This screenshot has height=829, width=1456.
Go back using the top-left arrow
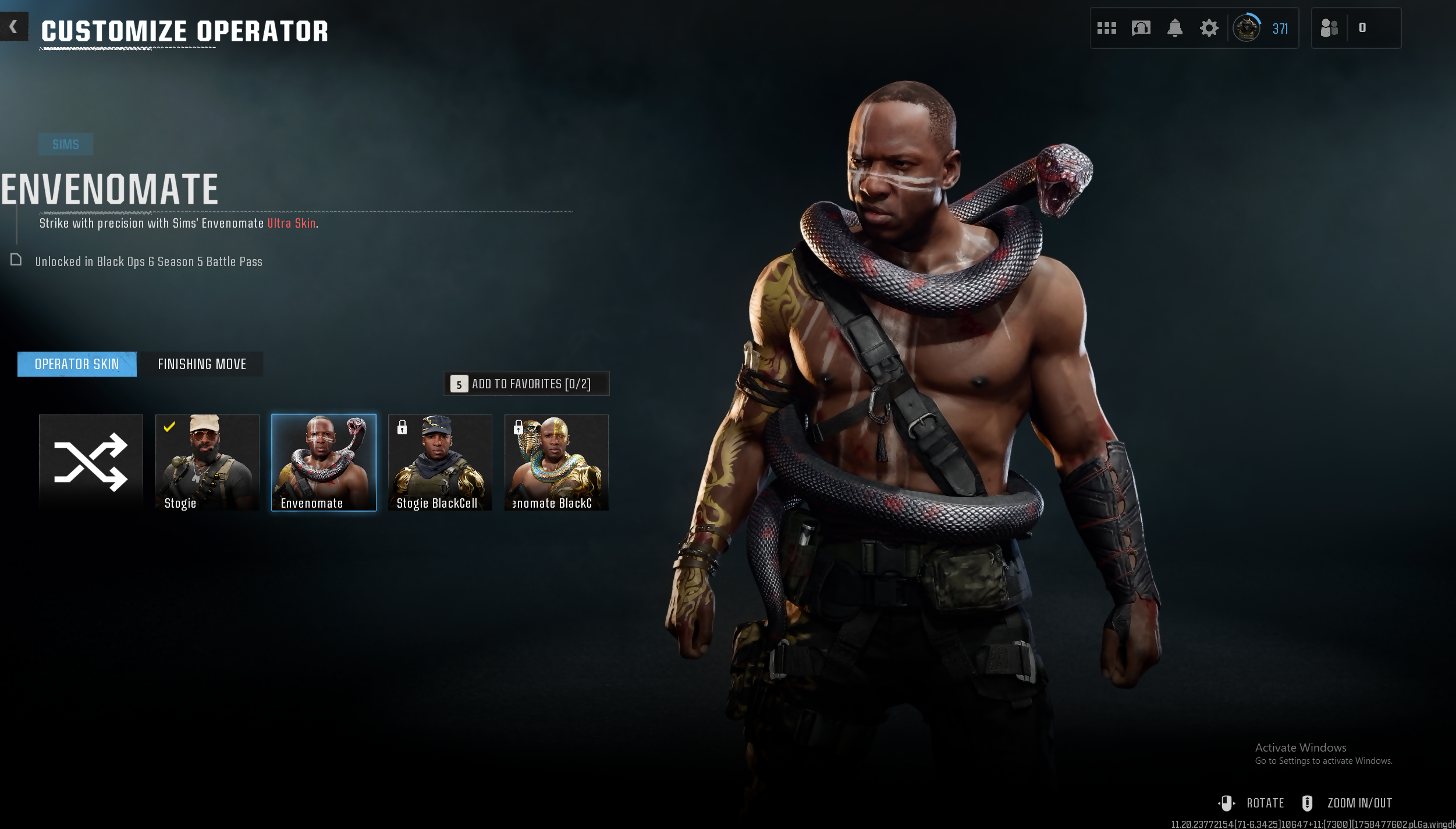[13, 27]
